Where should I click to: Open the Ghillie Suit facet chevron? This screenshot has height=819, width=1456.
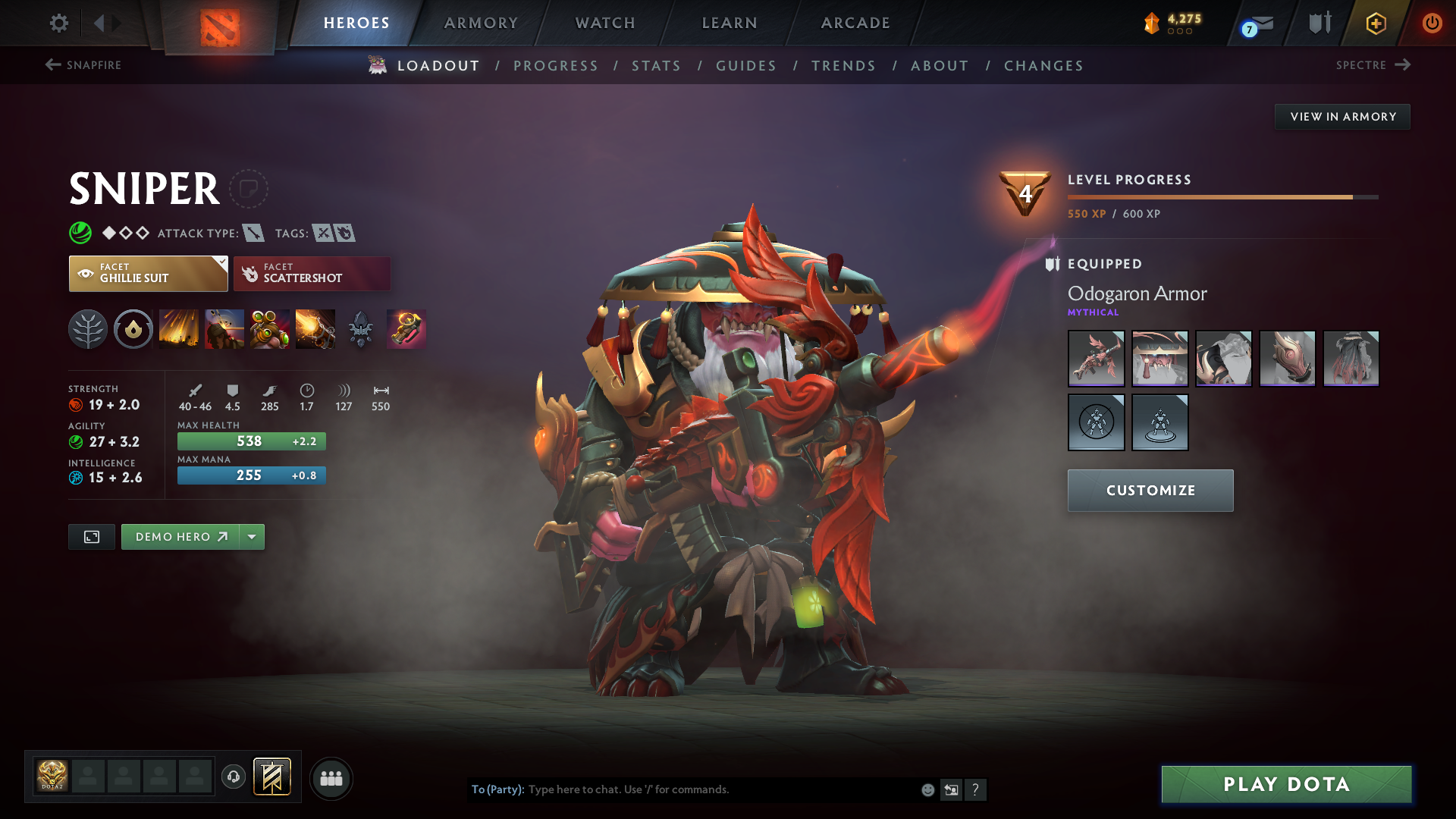click(x=221, y=261)
